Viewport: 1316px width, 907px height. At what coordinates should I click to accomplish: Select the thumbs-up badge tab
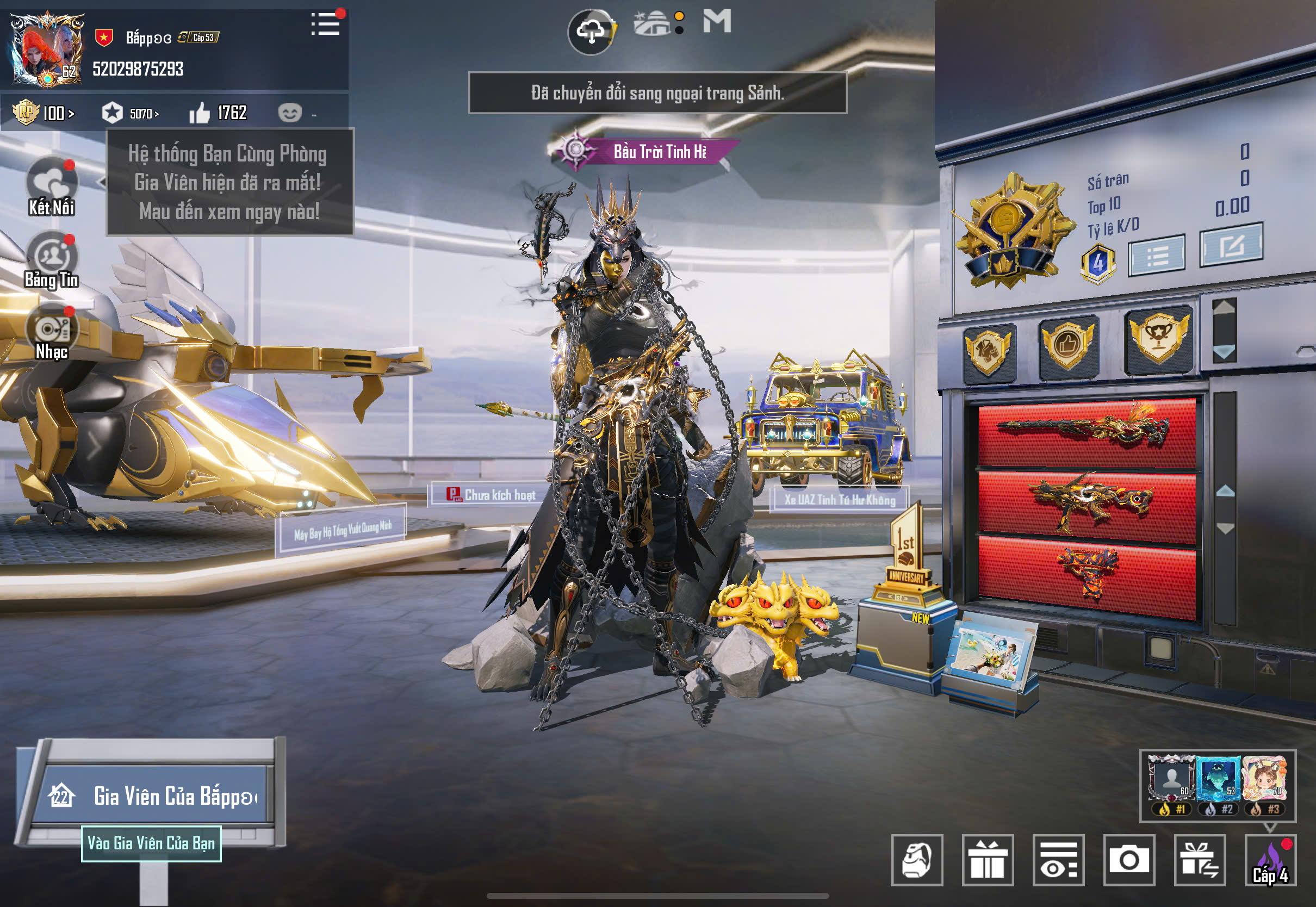1067,344
